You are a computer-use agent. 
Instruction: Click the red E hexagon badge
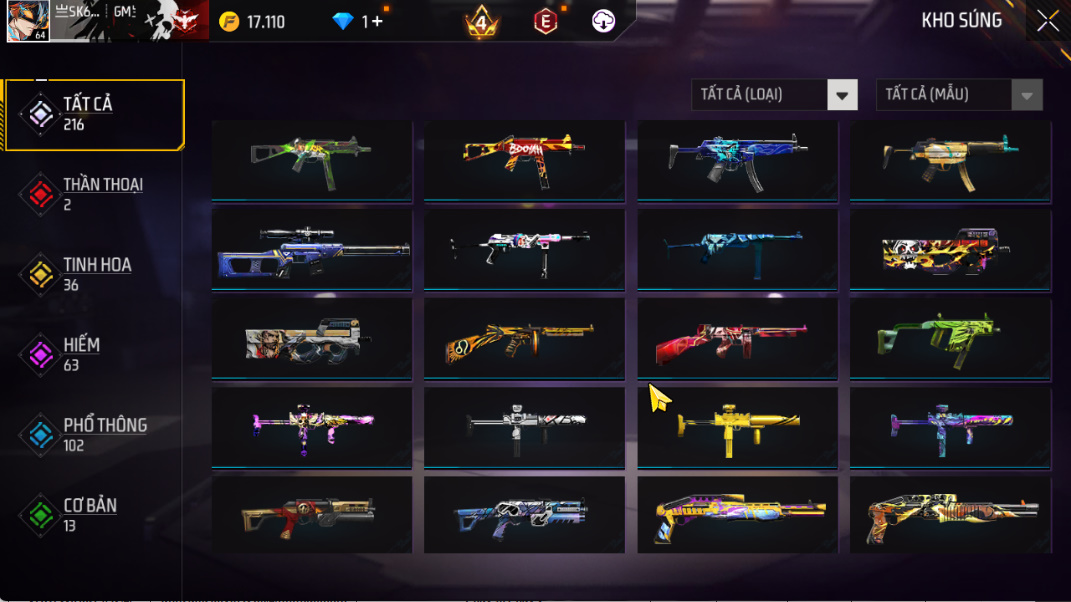tap(545, 21)
